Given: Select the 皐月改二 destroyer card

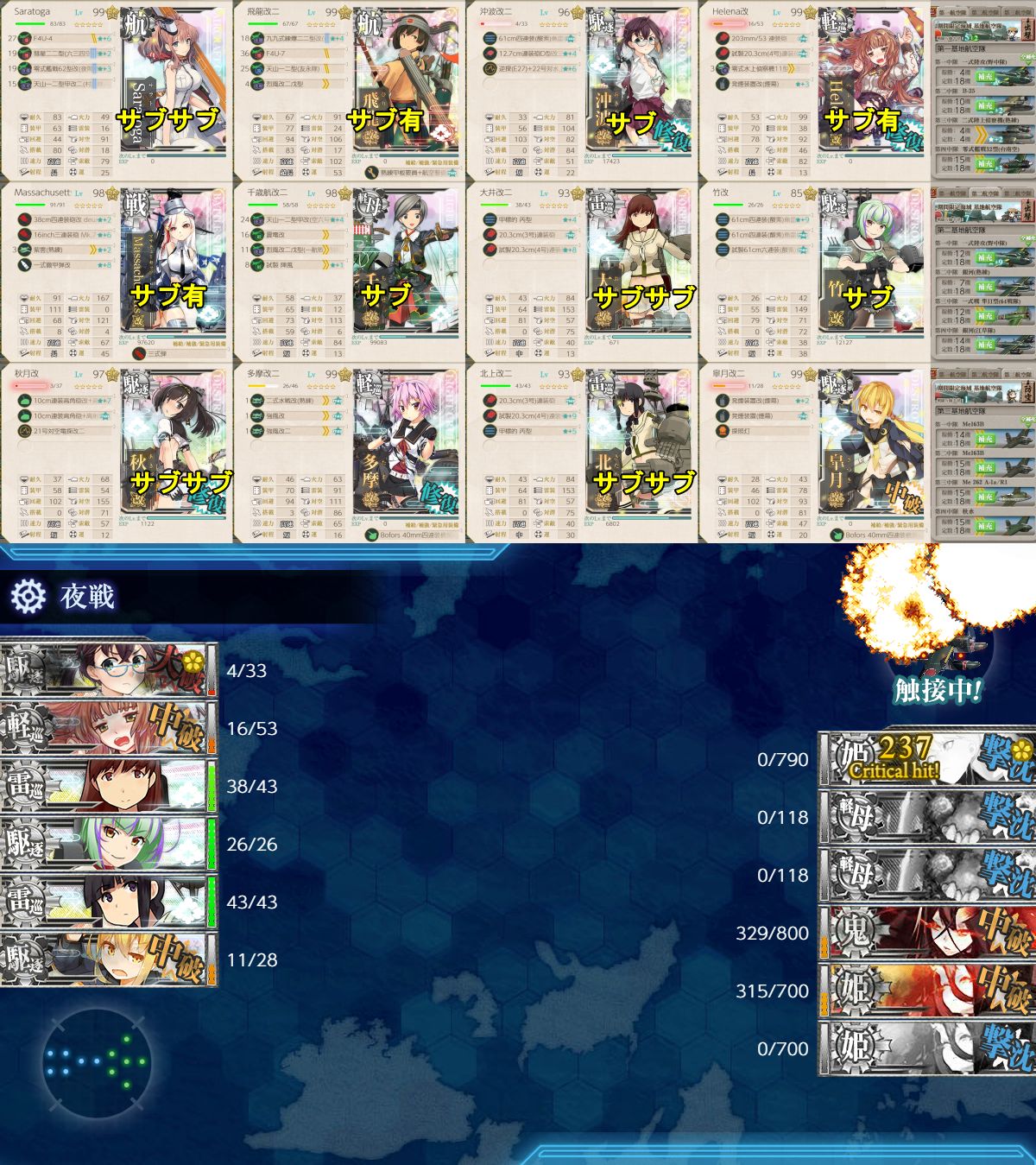Looking at the screenshot, I should (816, 453).
